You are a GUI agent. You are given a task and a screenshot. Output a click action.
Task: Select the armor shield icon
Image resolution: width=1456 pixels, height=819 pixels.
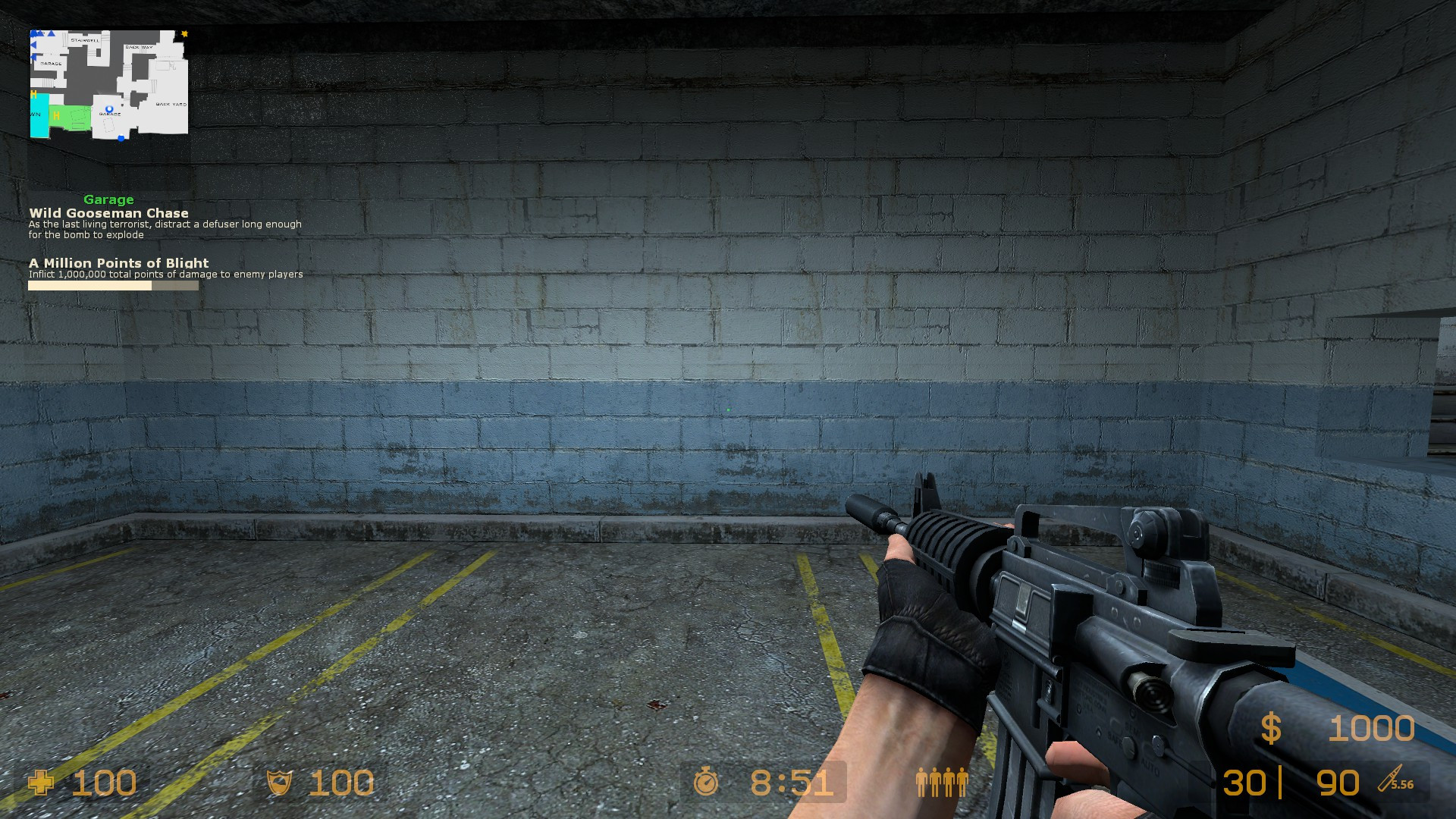[x=278, y=783]
